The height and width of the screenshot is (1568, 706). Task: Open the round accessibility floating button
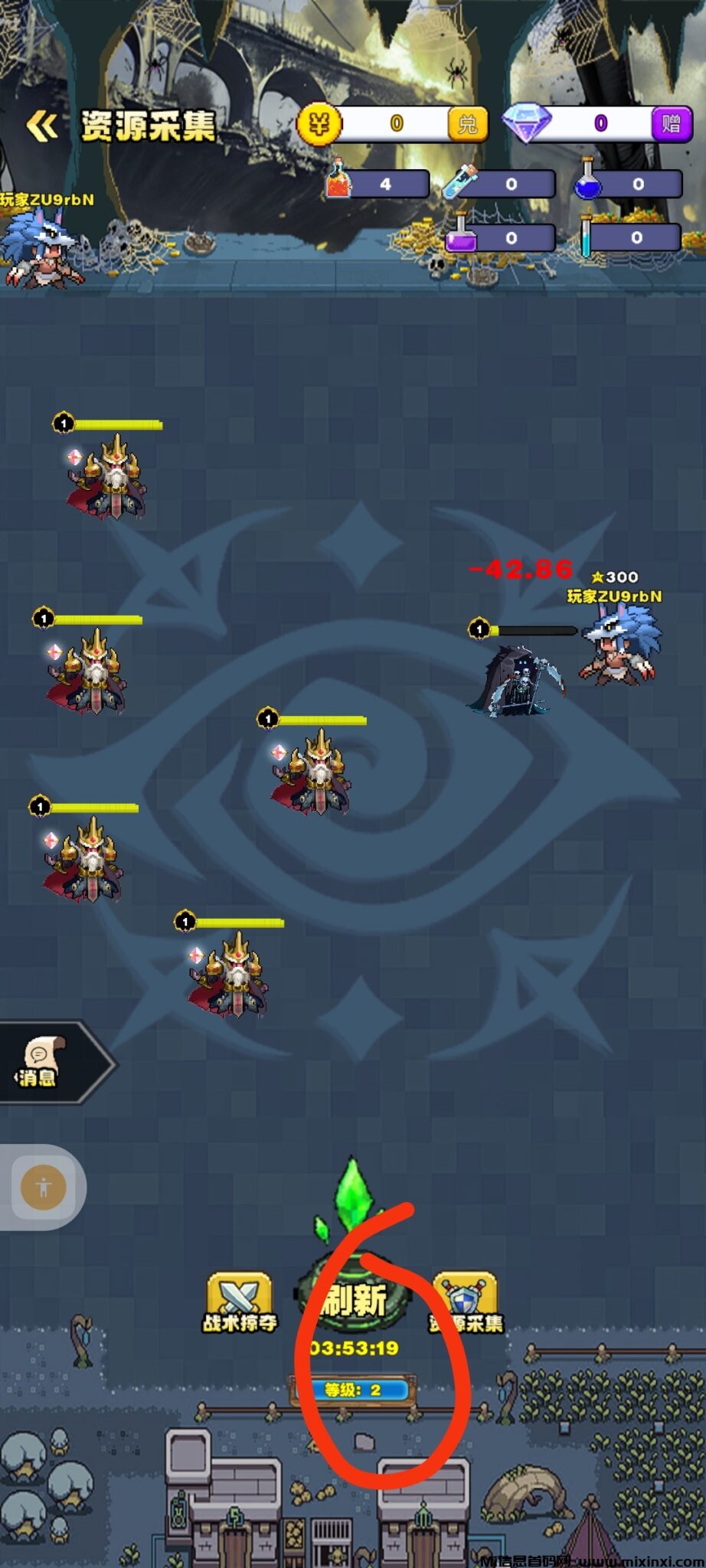click(x=43, y=1187)
